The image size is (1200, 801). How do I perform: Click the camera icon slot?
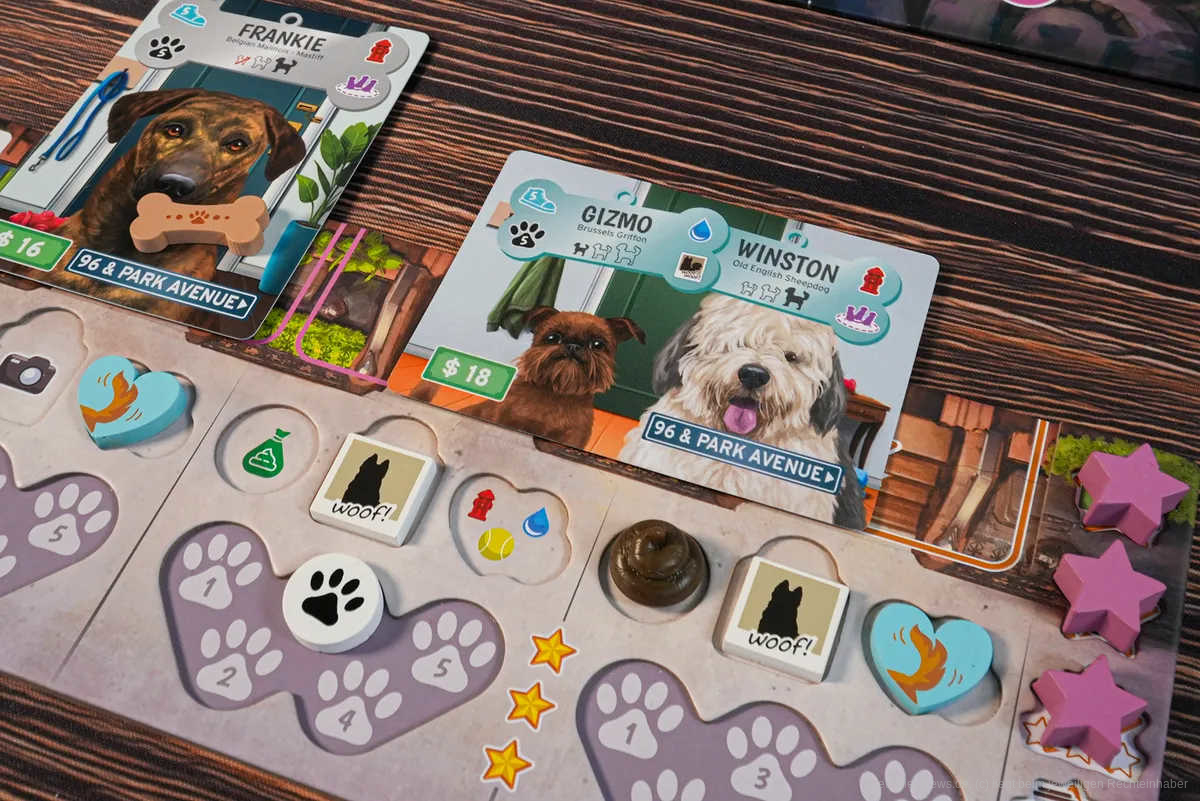(27, 372)
